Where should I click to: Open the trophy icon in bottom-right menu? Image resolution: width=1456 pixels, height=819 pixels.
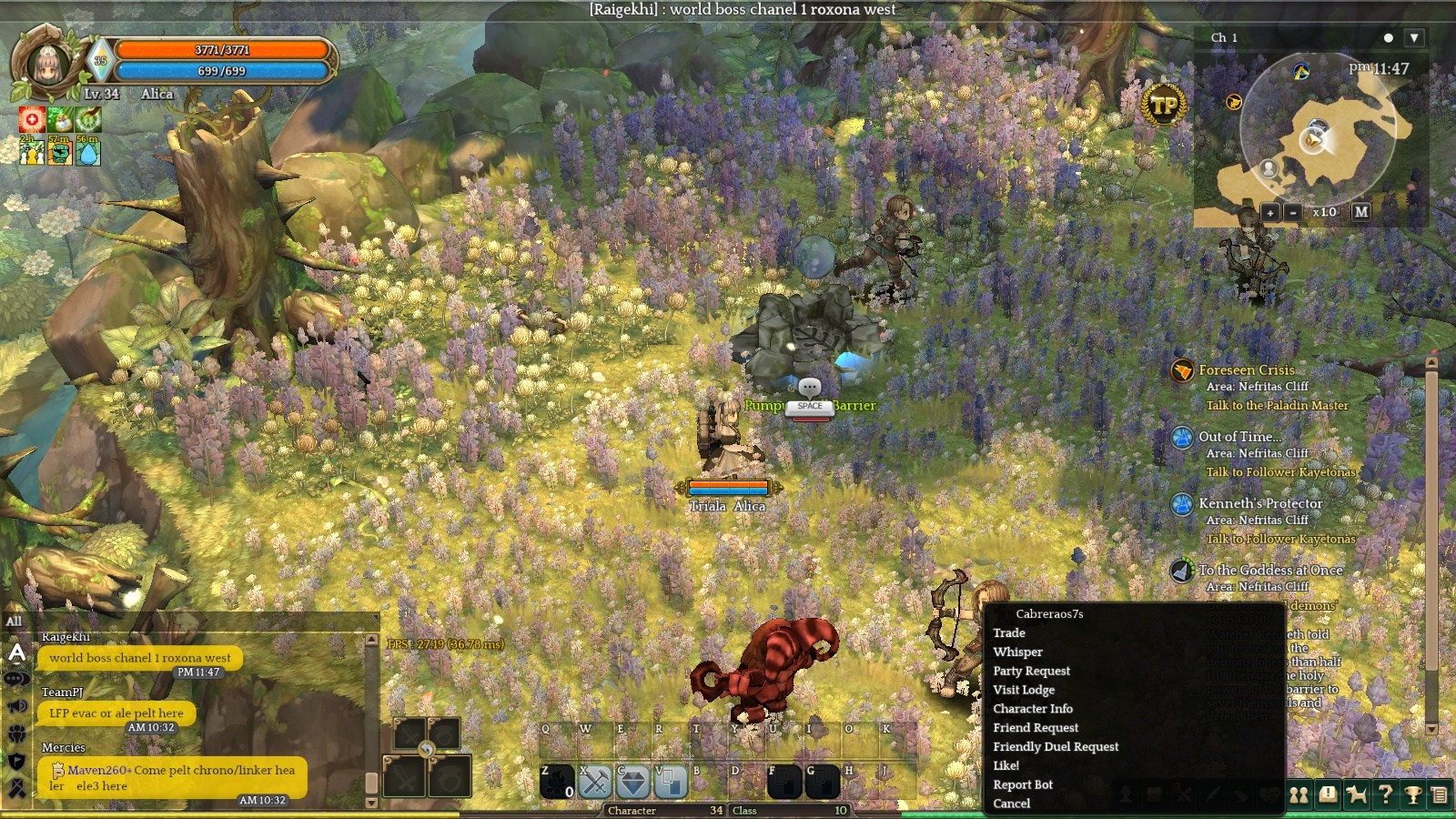(1413, 795)
